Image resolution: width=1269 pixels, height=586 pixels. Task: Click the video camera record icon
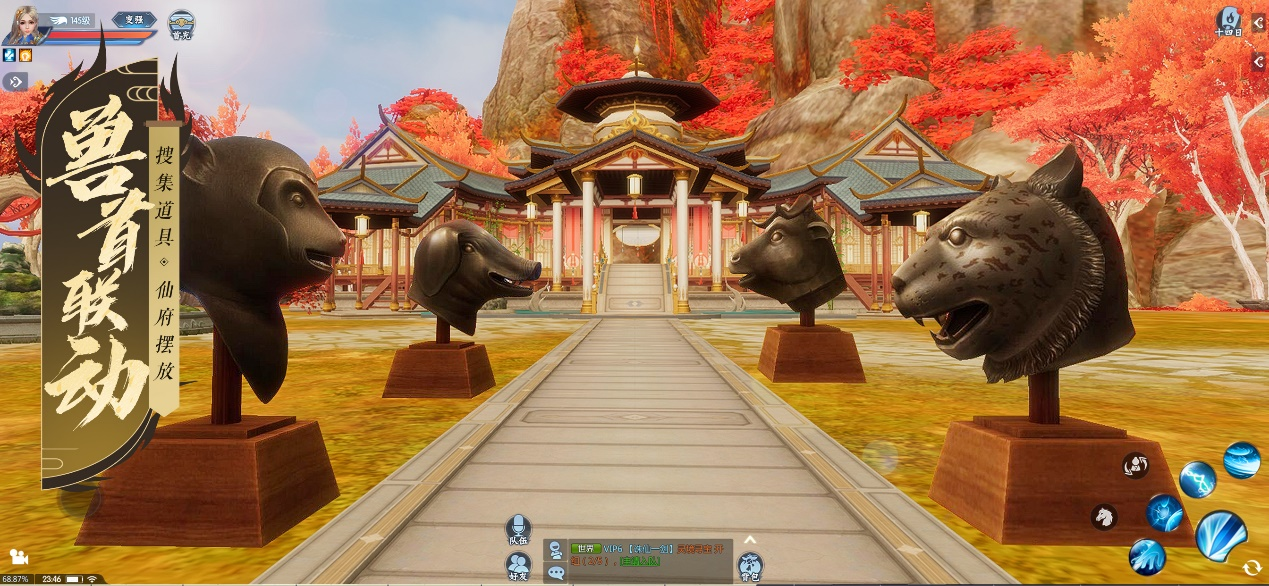coord(19,557)
